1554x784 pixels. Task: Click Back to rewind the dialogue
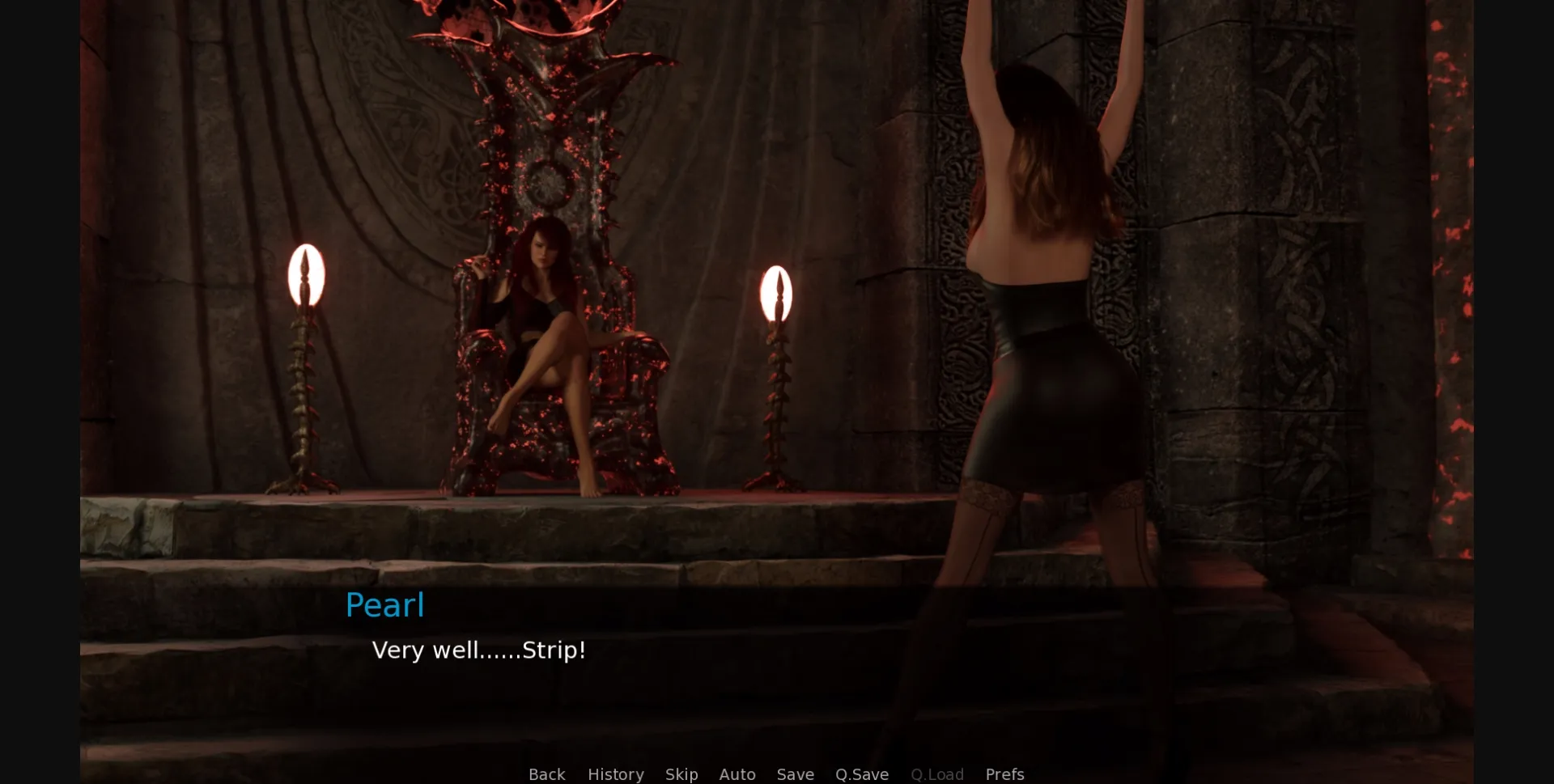pos(547,774)
